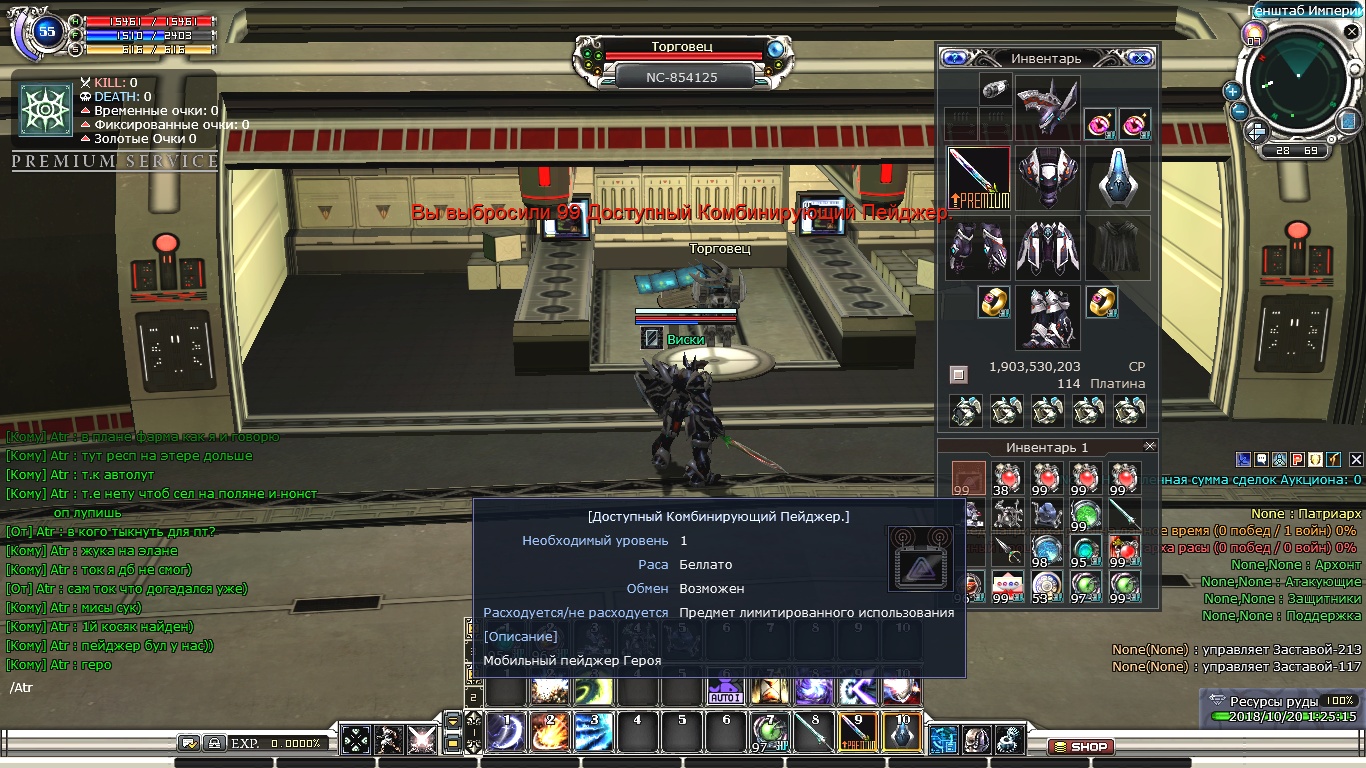Viewport: 1366px width, 768px height.
Task: Open the inventory help question-mark button
Action: 954,58
